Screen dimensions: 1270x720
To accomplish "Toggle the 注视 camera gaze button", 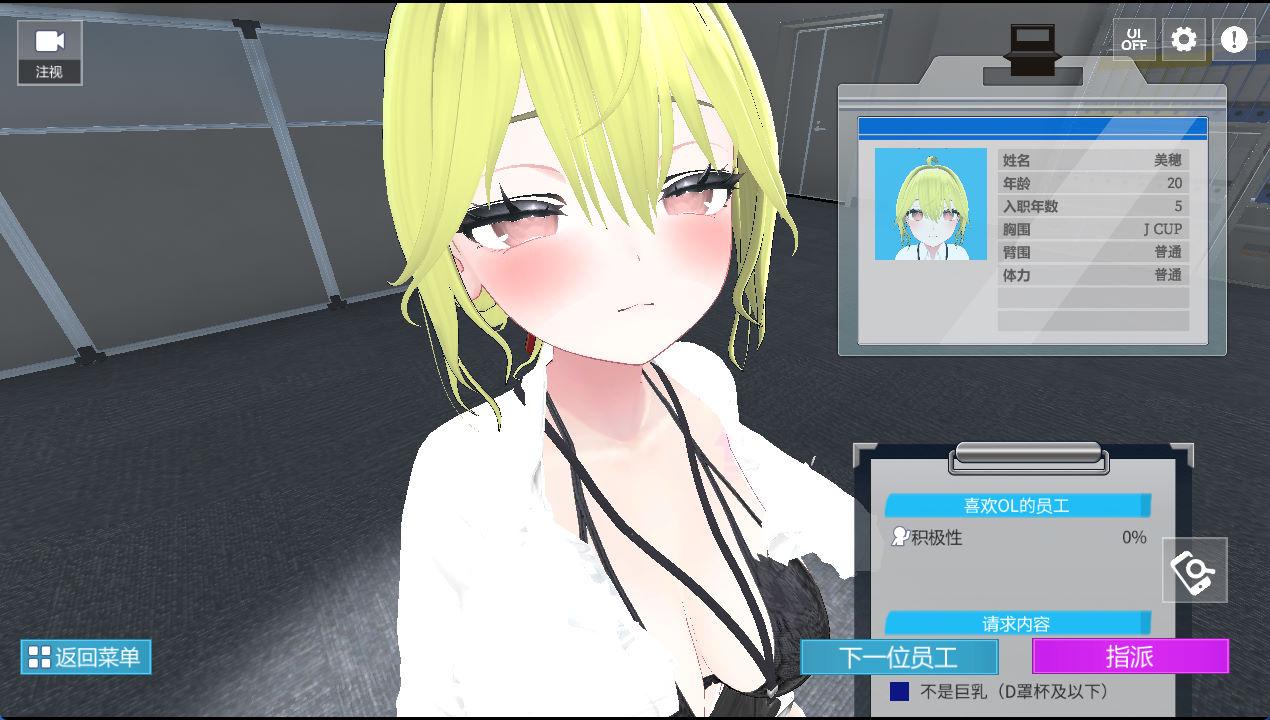I will click(x=49, y=52).
